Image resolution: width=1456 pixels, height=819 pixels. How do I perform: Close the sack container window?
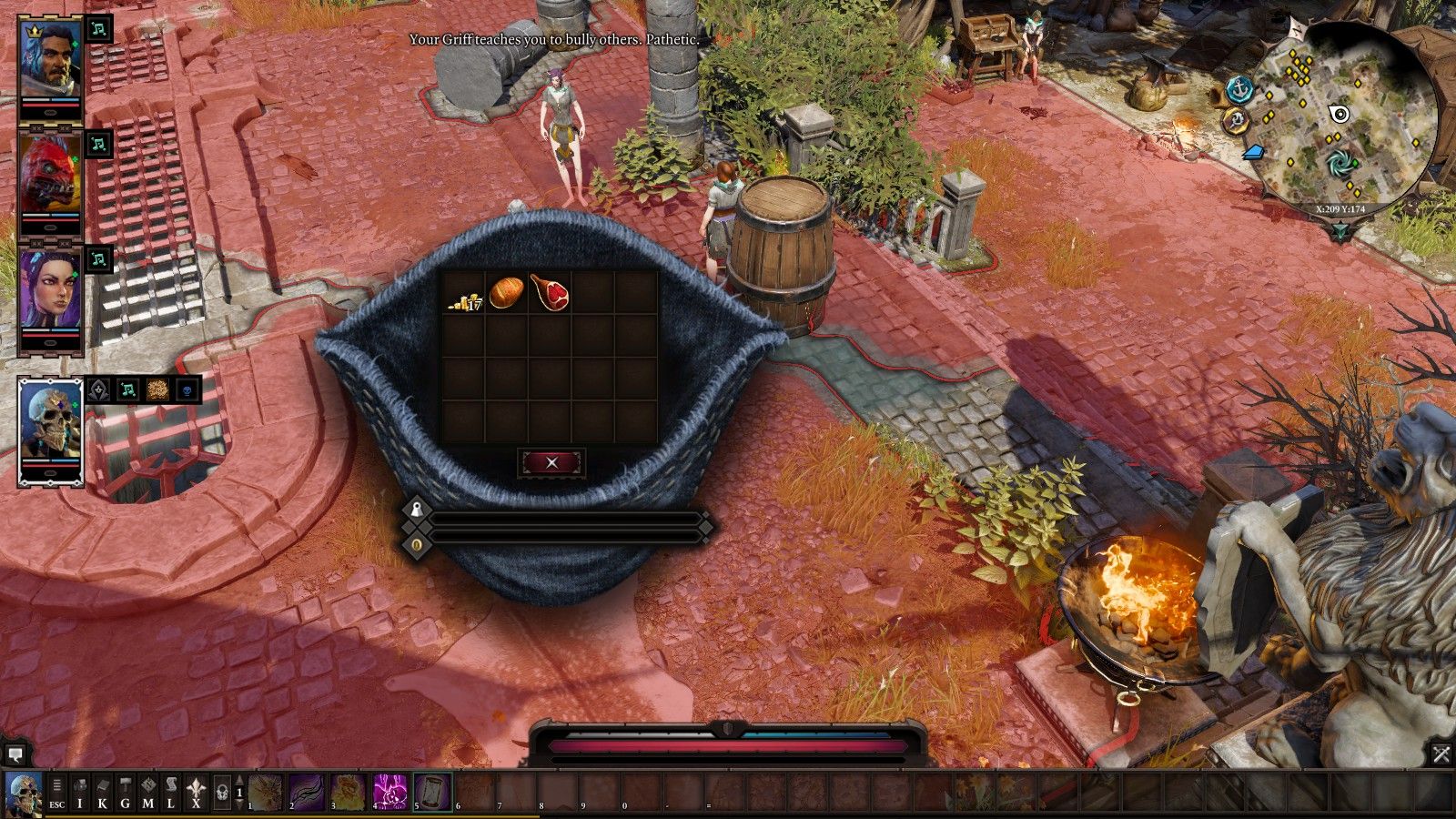click(551, 462)
